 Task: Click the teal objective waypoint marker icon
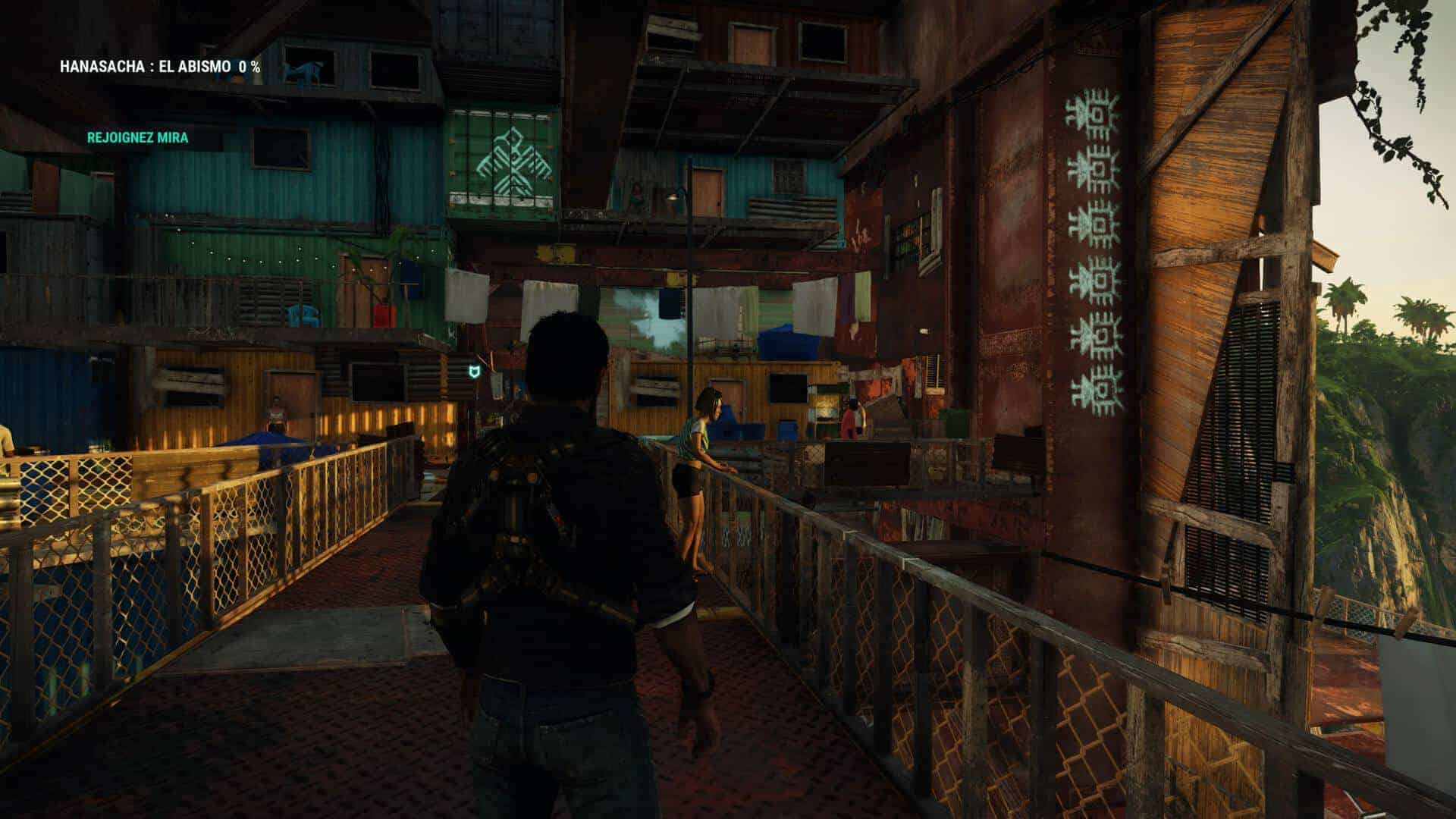pyautogui.click(x=474, y=372)
